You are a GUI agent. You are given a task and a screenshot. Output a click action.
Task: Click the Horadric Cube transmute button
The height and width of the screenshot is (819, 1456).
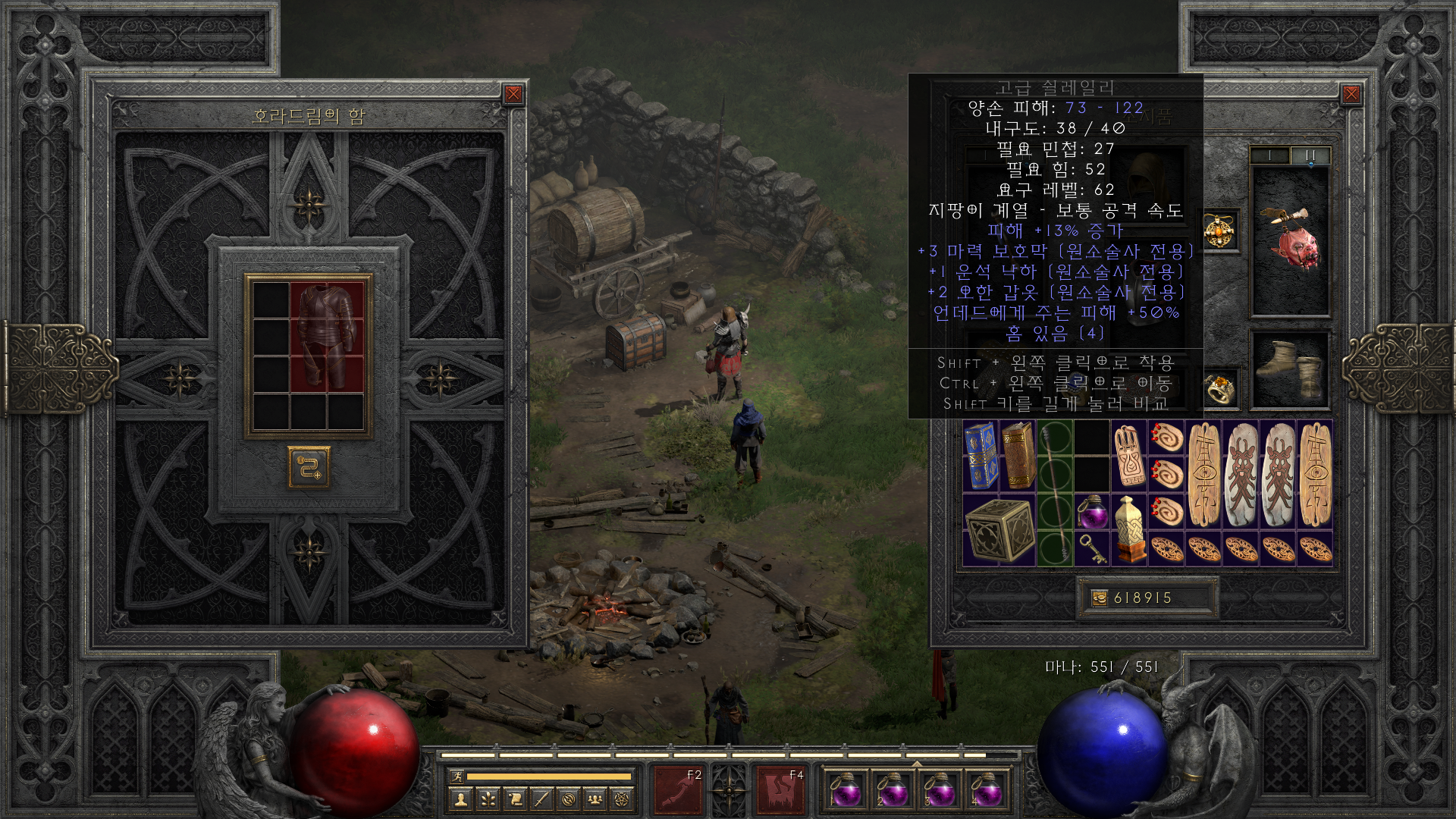309,467
